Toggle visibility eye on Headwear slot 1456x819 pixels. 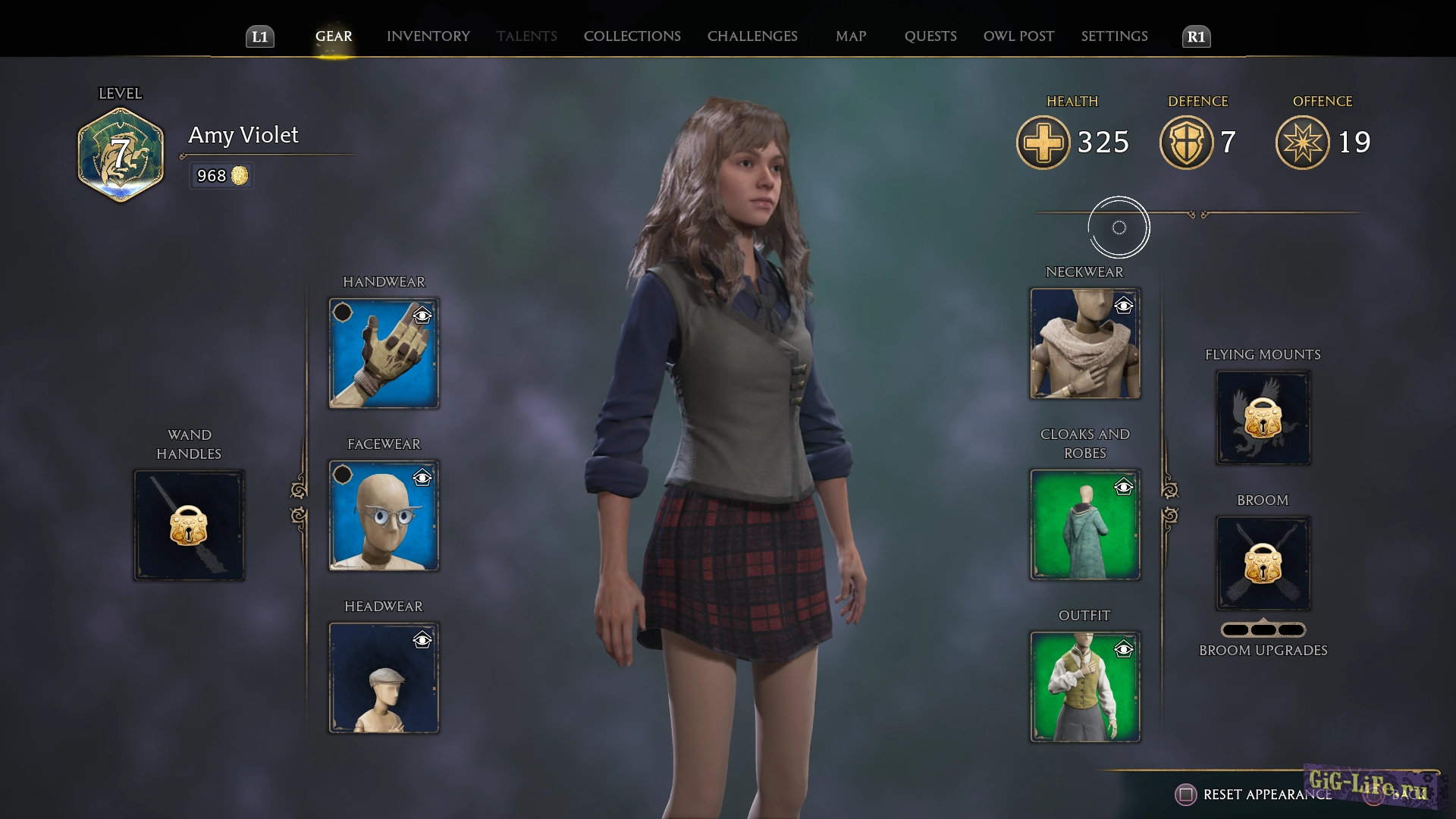pyautogui.click(x=422, y=641)
